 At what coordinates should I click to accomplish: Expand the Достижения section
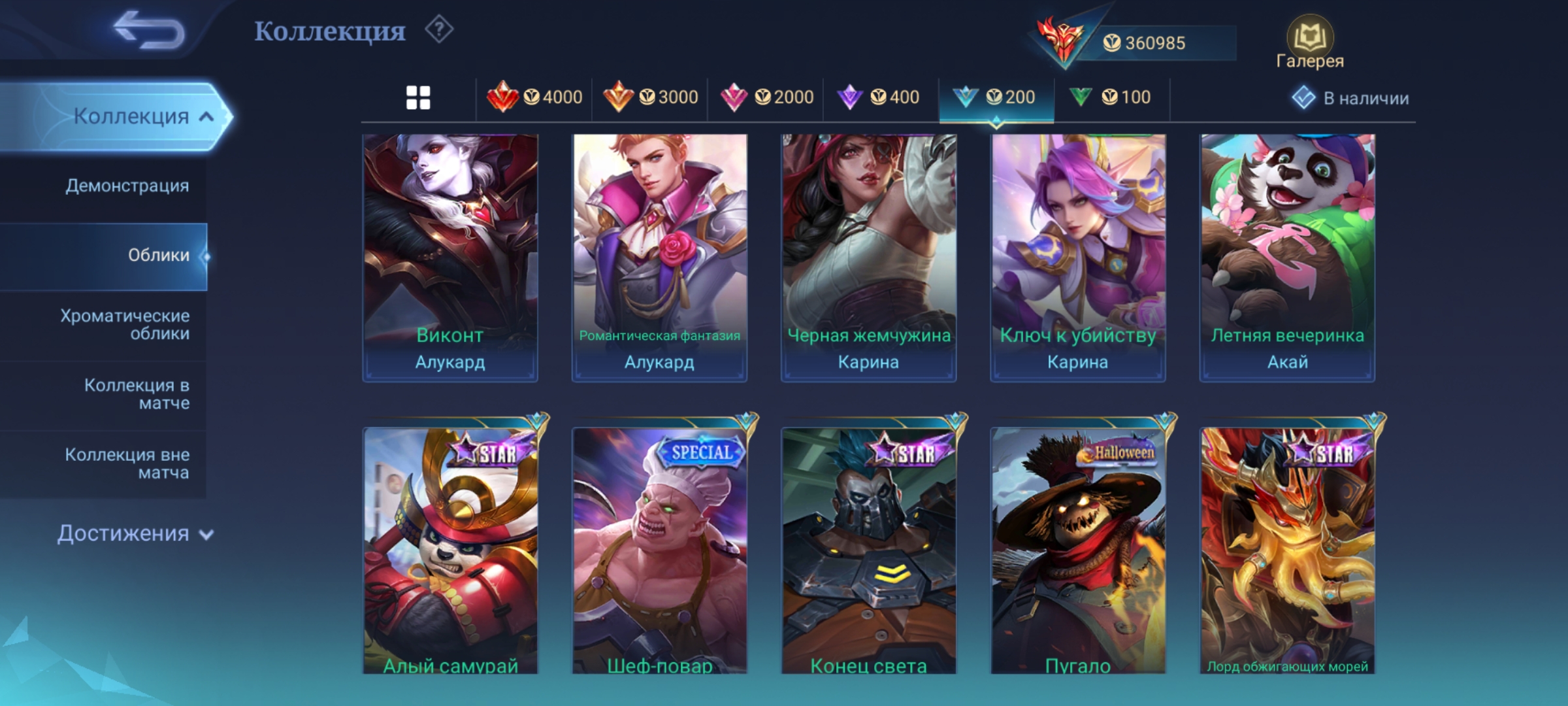135,533
